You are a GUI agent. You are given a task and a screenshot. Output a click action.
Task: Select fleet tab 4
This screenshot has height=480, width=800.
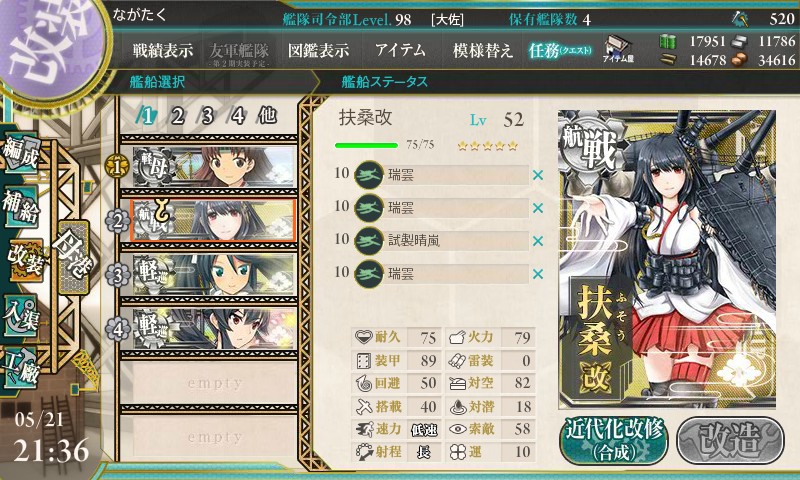click(x=238, y=115)
